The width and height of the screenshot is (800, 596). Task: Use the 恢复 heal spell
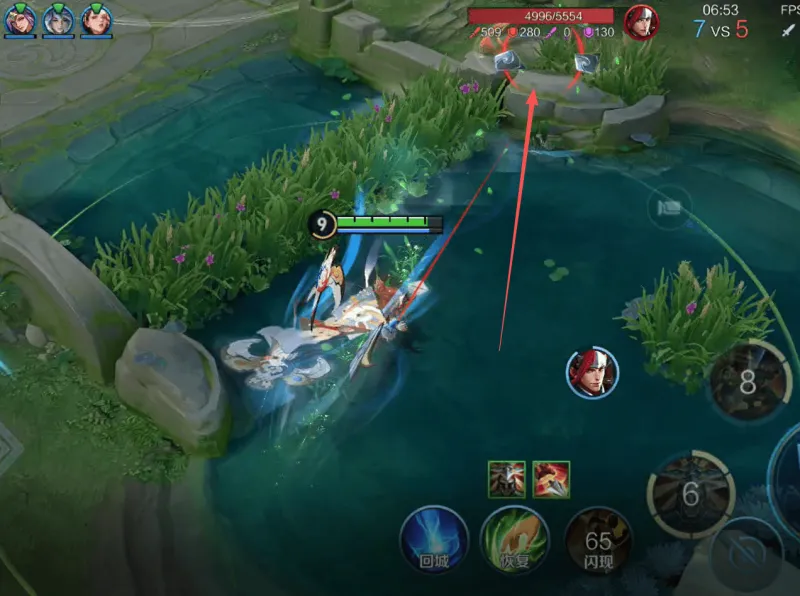coord(513,540)
